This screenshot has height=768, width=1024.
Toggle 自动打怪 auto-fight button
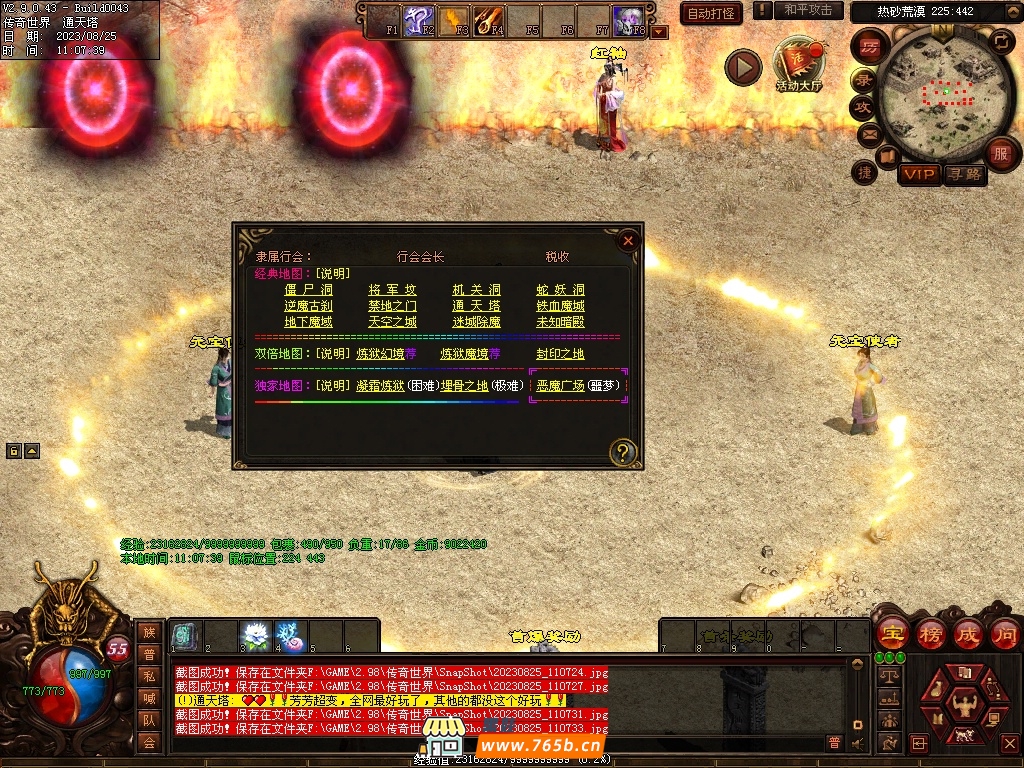click(711, 13)
